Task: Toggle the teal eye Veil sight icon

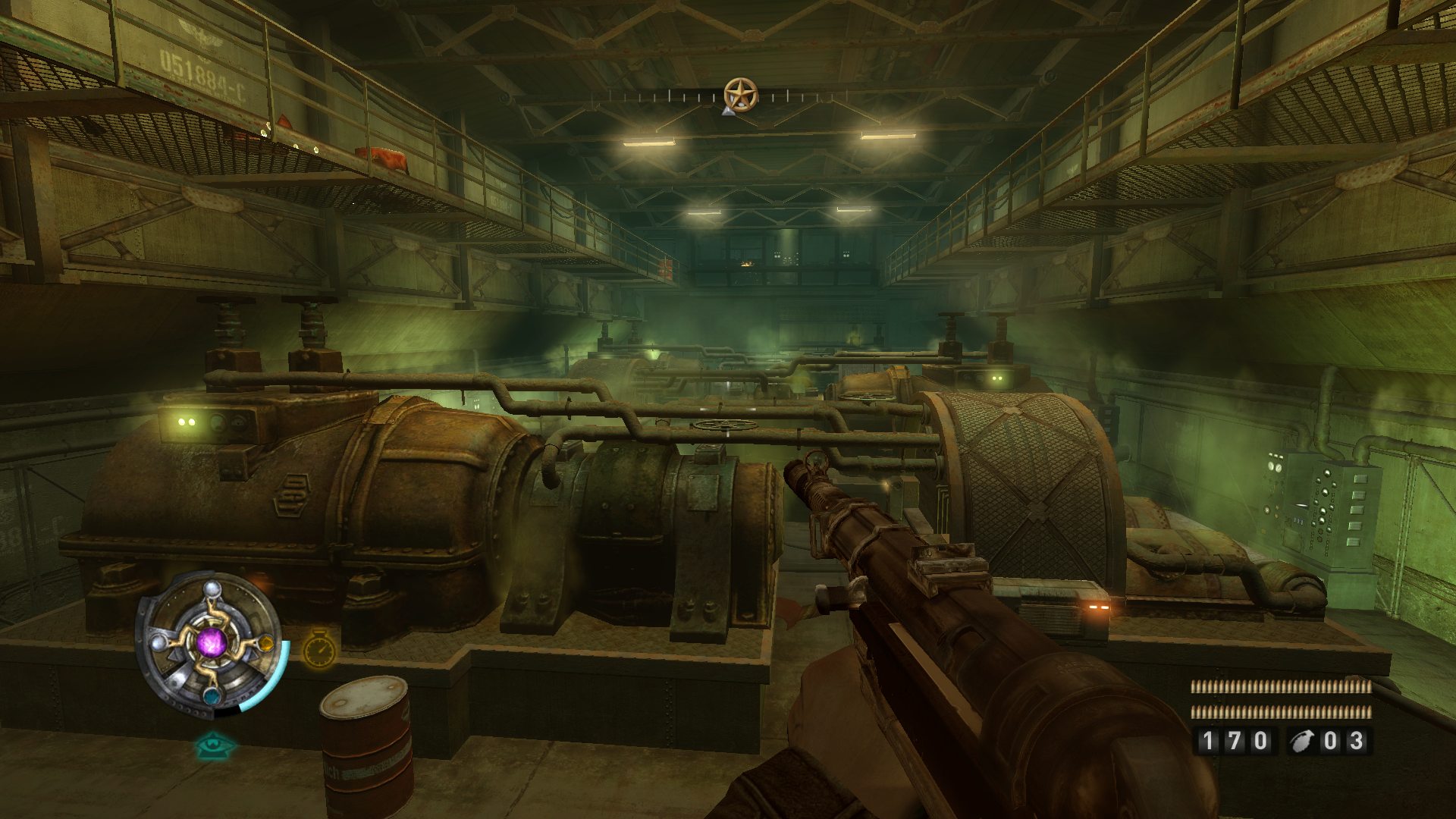Action: coord(215,745)
